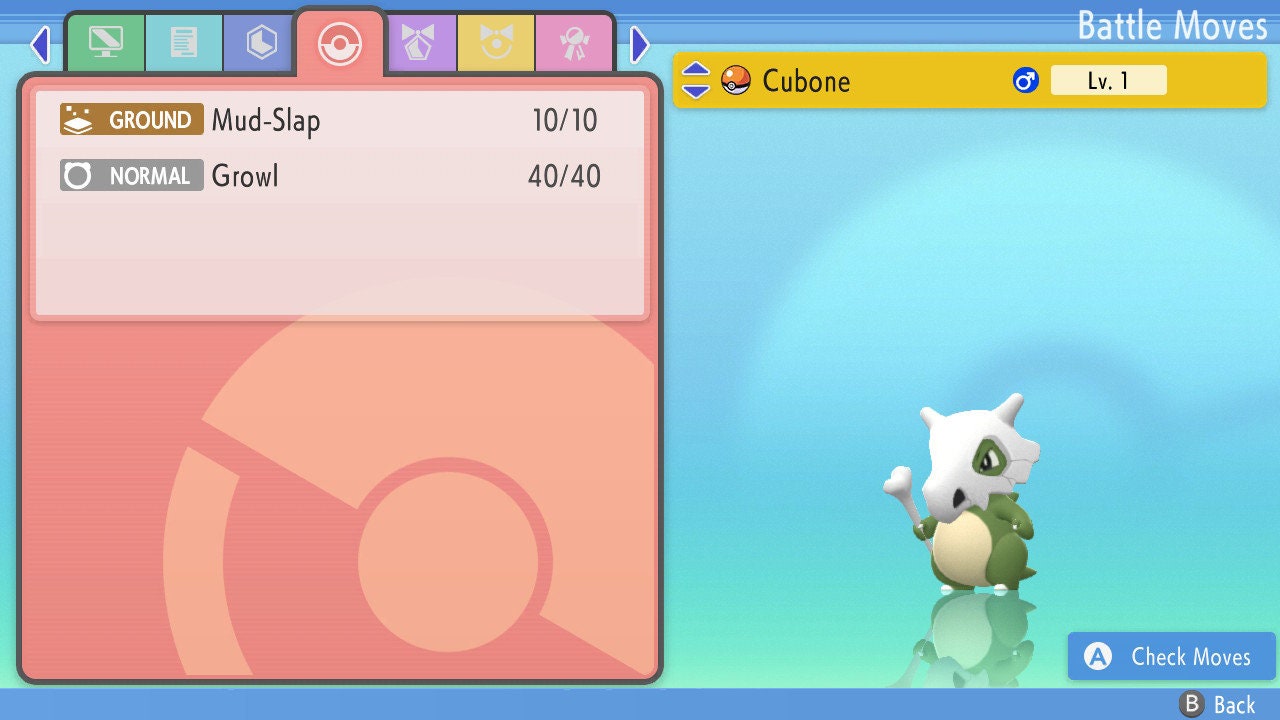The width and height of the screenshot is (1280, 720).
Task: Click the right arrow beside the tabs
Action: pos(640,44)
